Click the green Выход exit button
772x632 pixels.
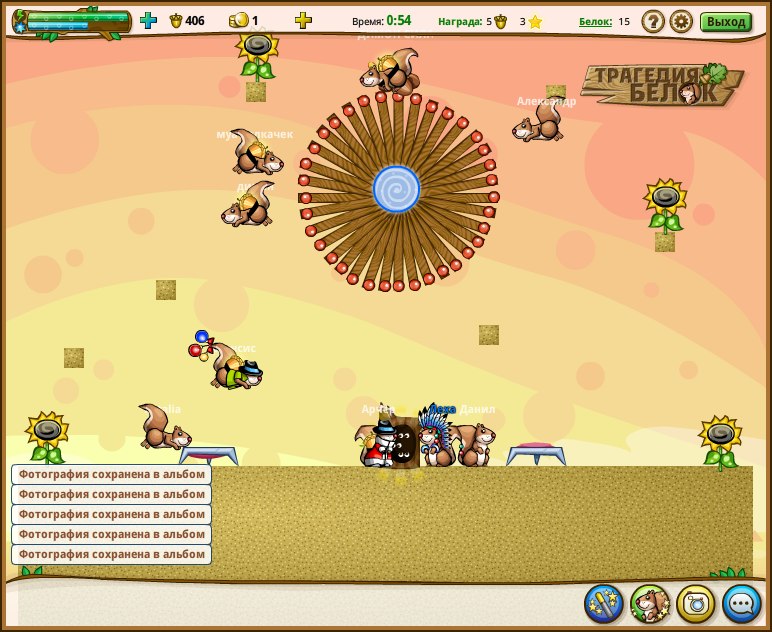[x=725, y=21]
